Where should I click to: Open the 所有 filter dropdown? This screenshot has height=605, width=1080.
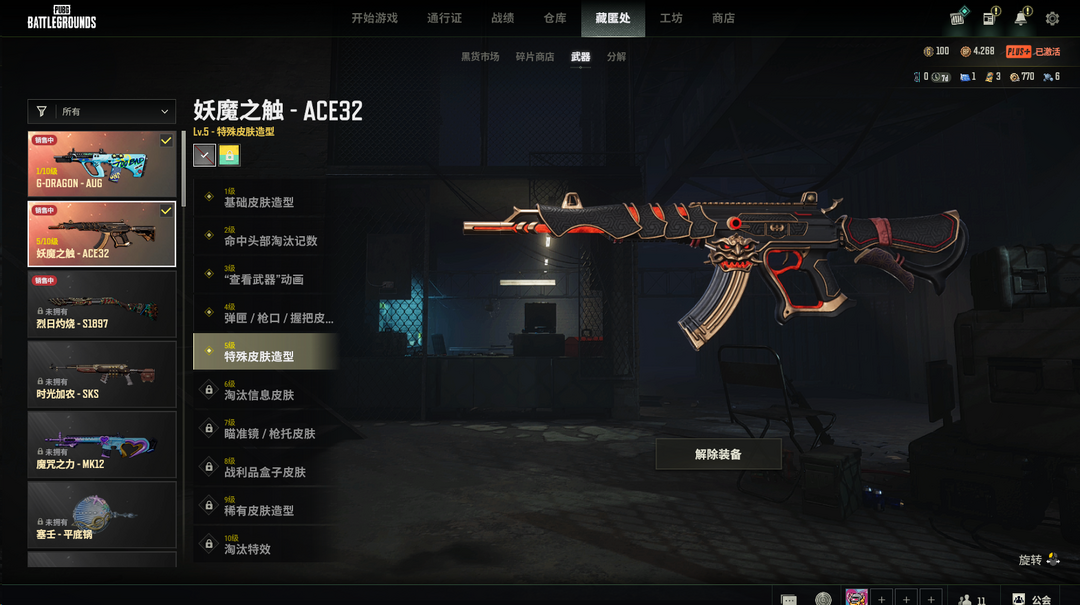coord(101,112)
